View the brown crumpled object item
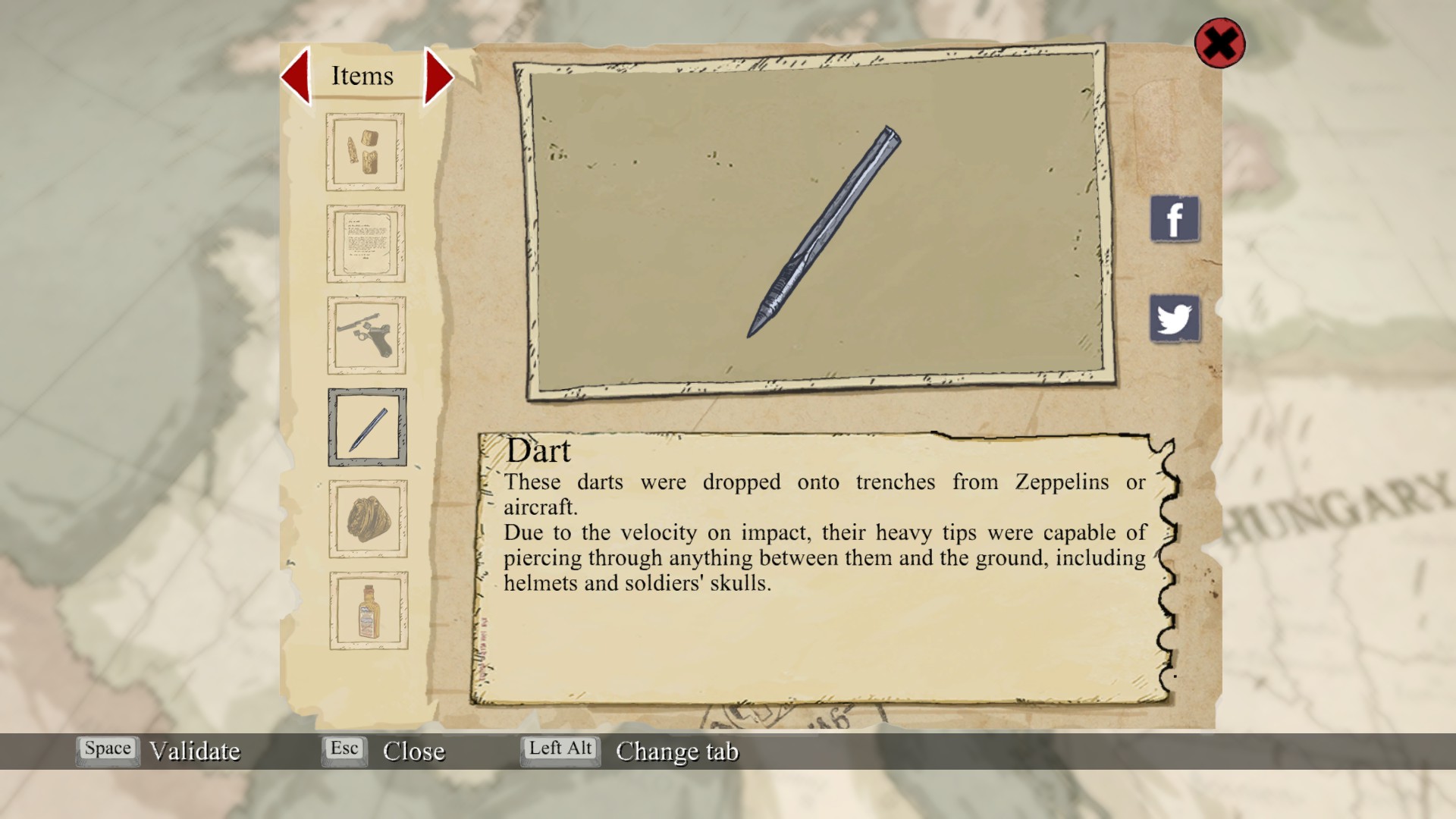 click(x=368, y=519)
